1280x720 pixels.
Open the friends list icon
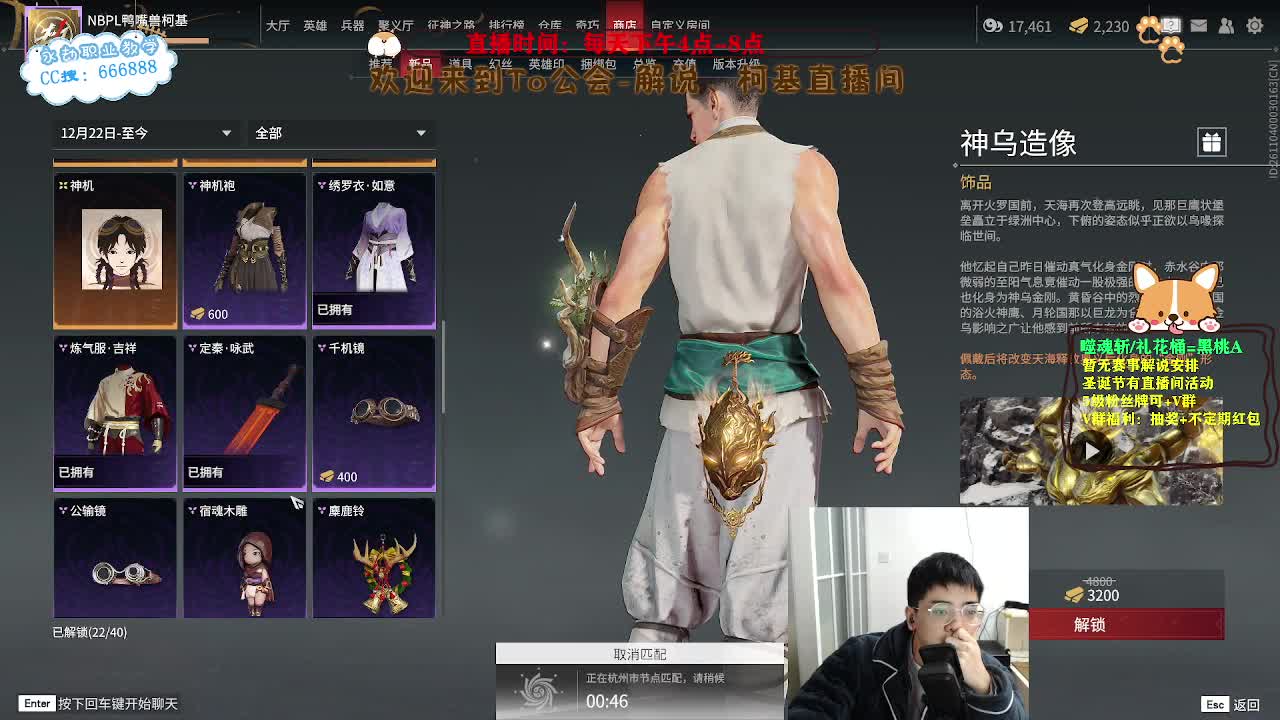tap(1227, 26)
